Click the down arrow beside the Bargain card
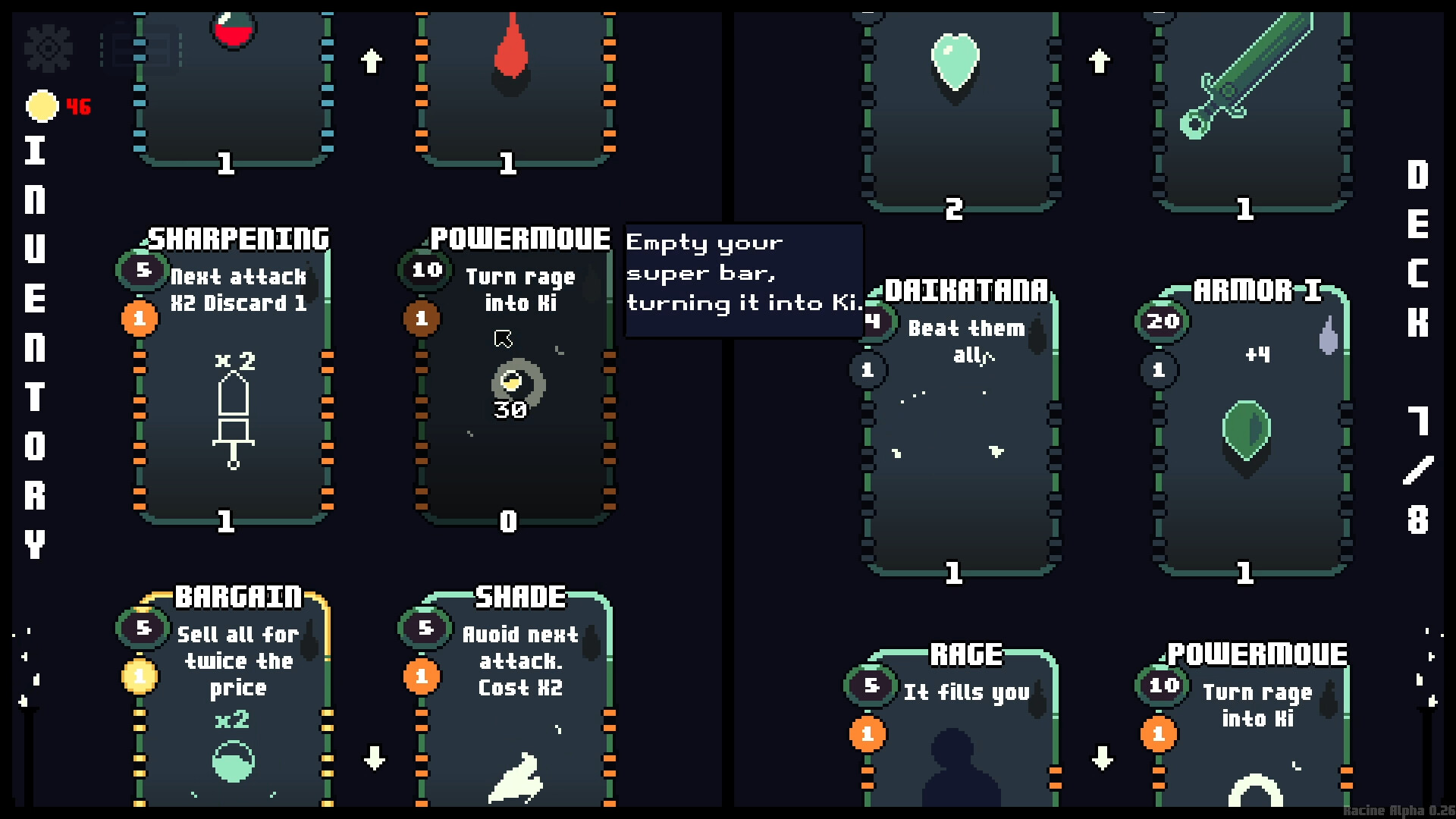The height and width of the screenshot is (819, 1456). tap(372, 757)
